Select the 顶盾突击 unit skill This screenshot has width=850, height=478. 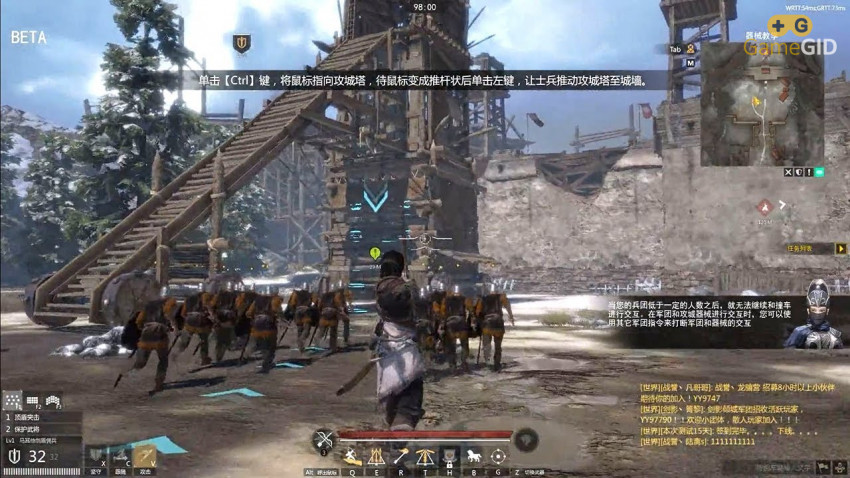pos(30,417)
